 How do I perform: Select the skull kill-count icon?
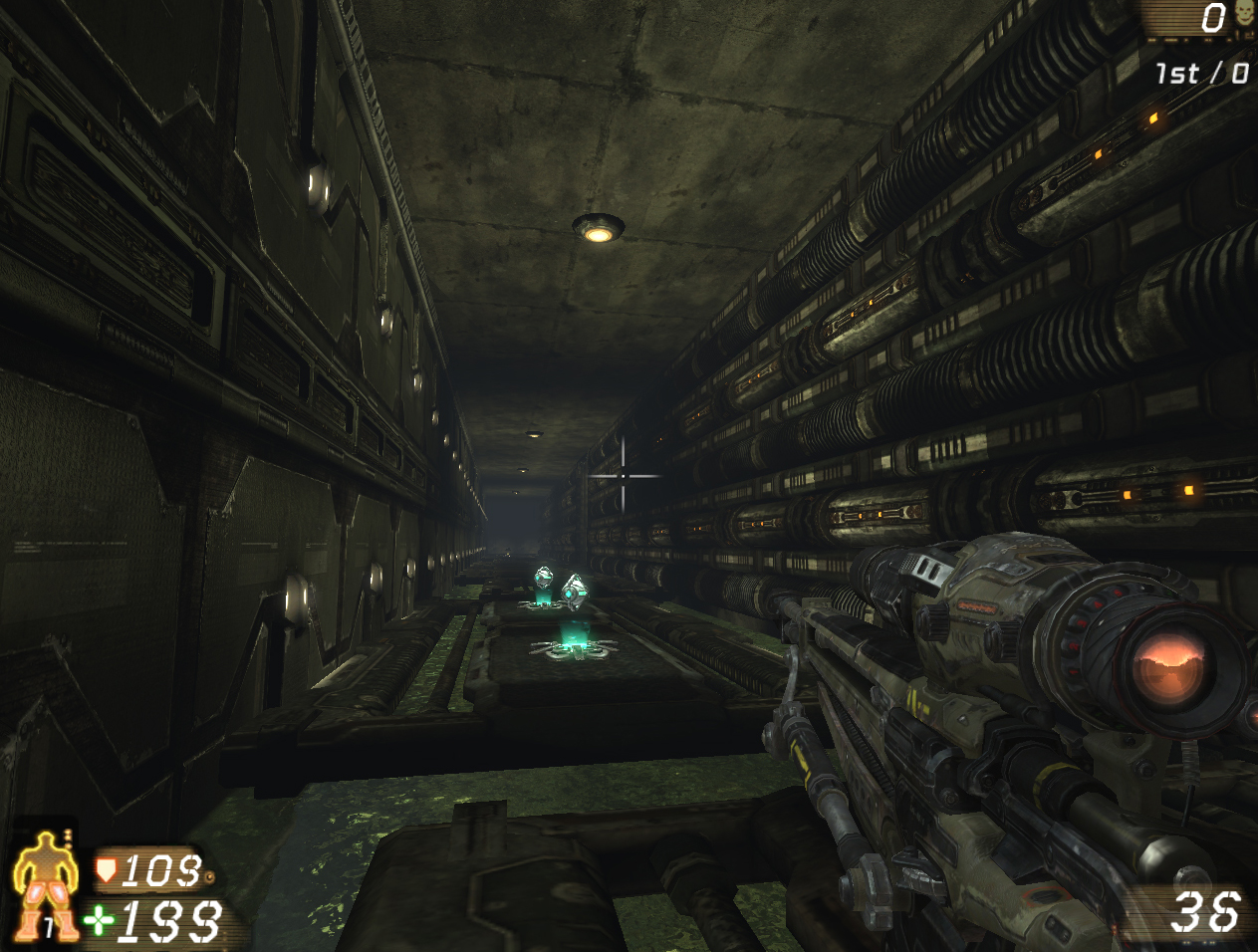click(x=1244, y=15)
